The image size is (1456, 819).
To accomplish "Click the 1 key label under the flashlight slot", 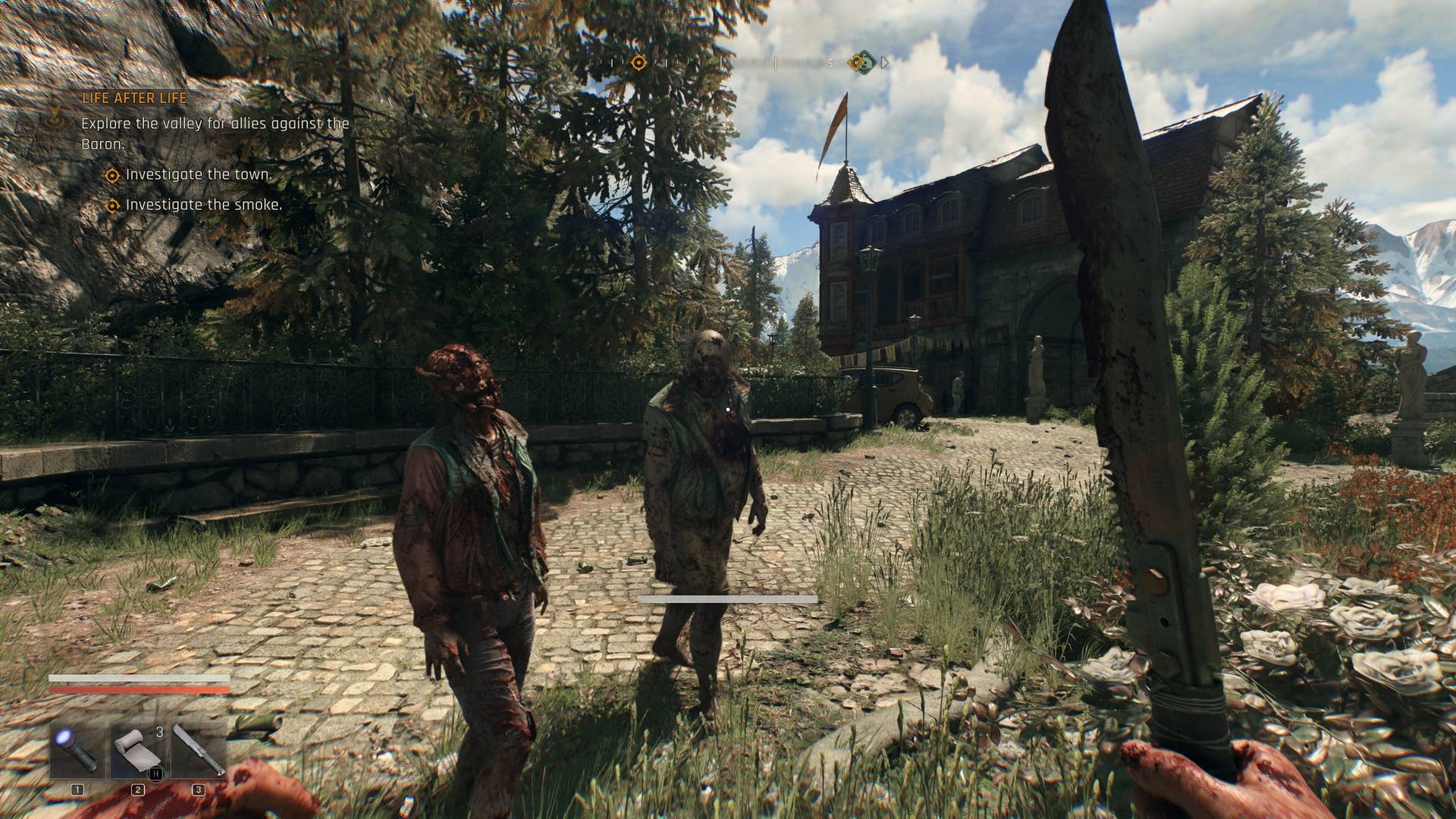I will pyautogui.click(x=77, y=790).
